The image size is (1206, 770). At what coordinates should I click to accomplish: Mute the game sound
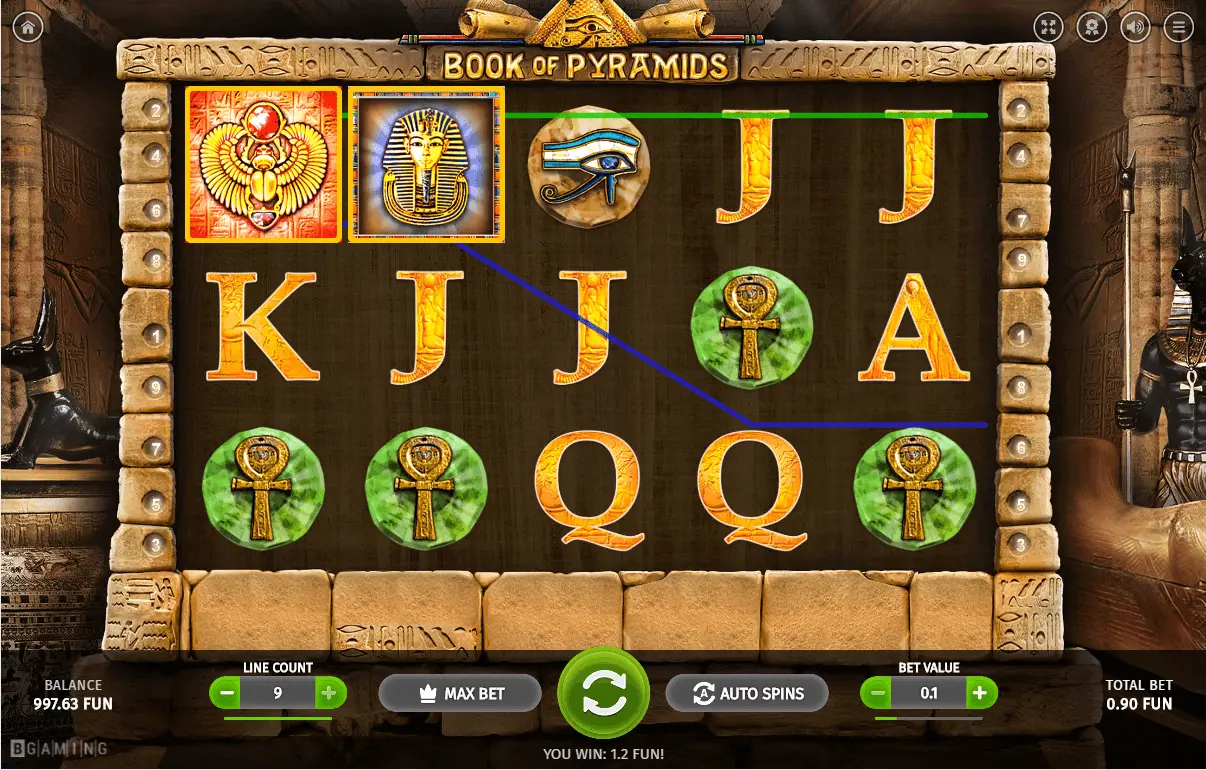tap(1135, 28)
